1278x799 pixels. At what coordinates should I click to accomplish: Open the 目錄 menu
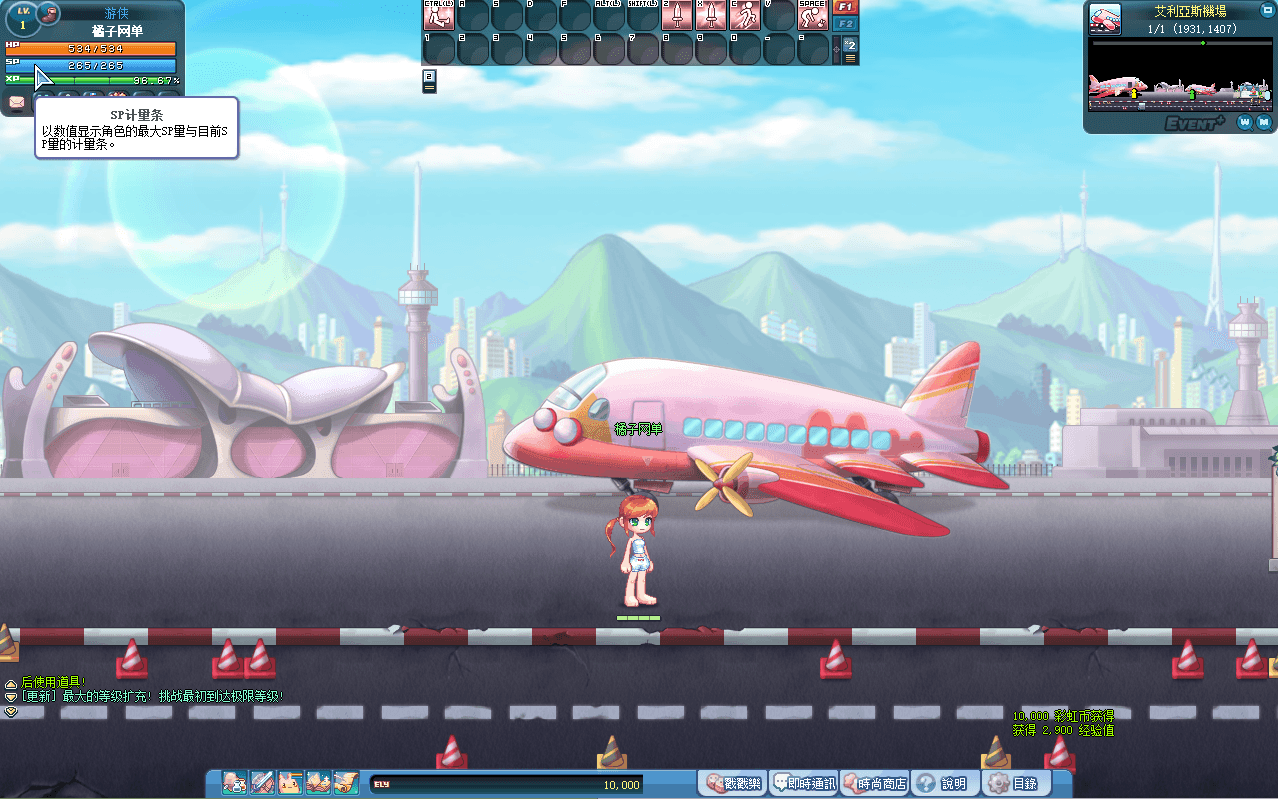tap(1013, 783)
